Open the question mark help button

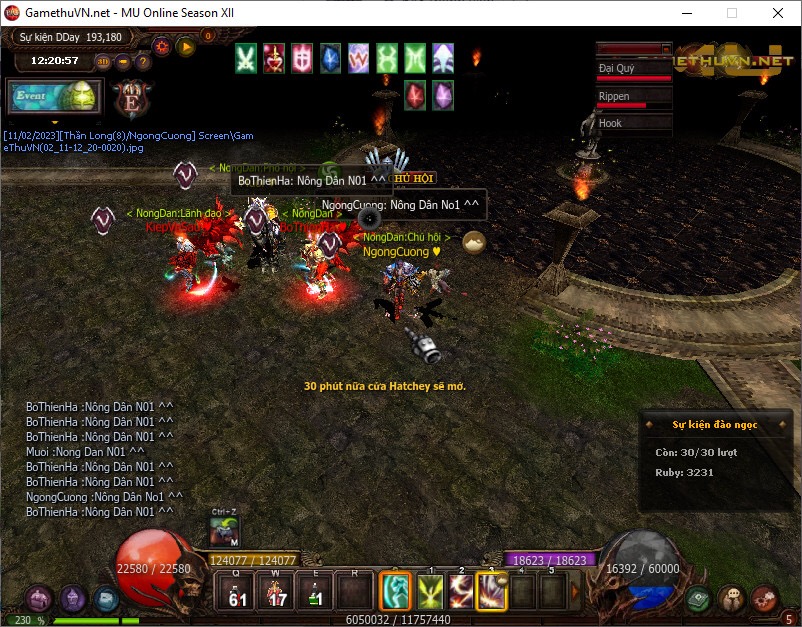143,61
